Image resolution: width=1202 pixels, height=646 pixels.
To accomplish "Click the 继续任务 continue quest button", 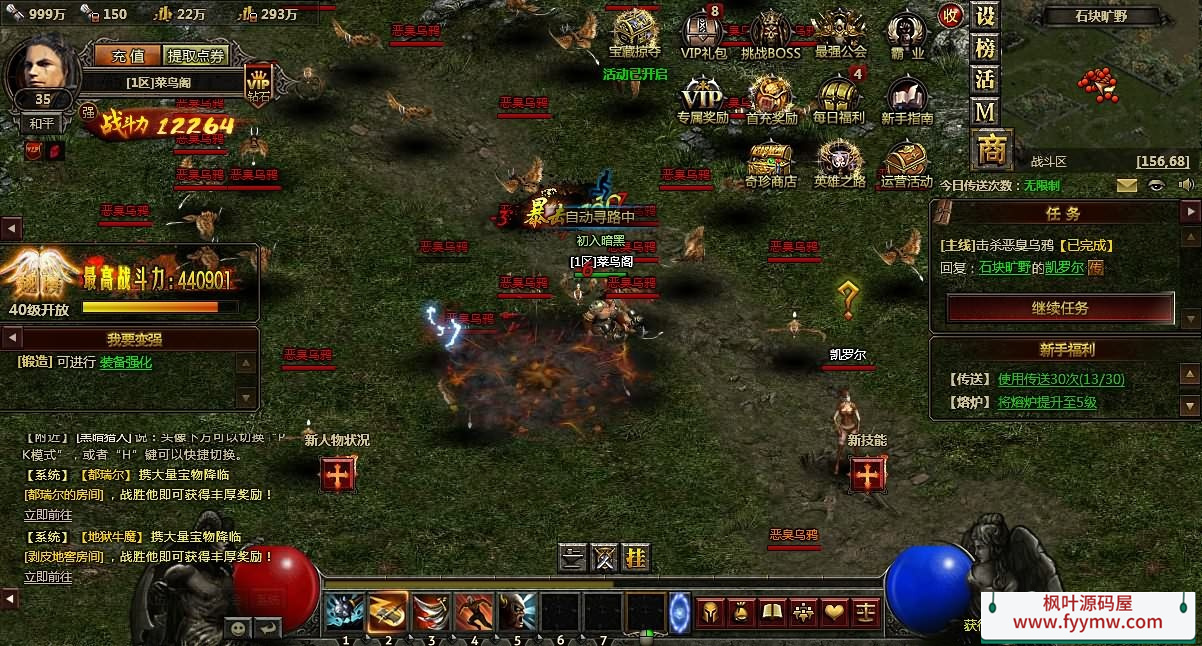I will [x=1060, y=308].
